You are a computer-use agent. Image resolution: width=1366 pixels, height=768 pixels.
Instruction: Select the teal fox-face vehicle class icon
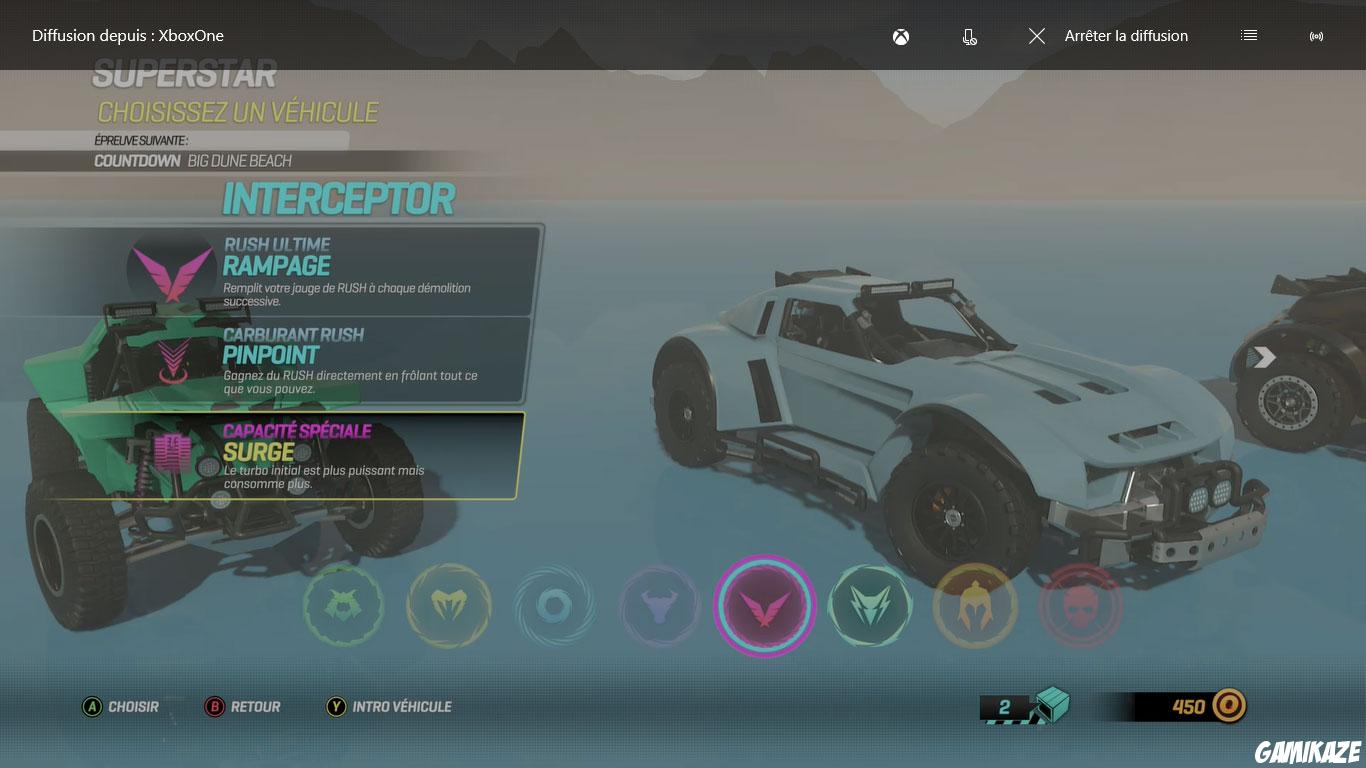pos(870,605)
